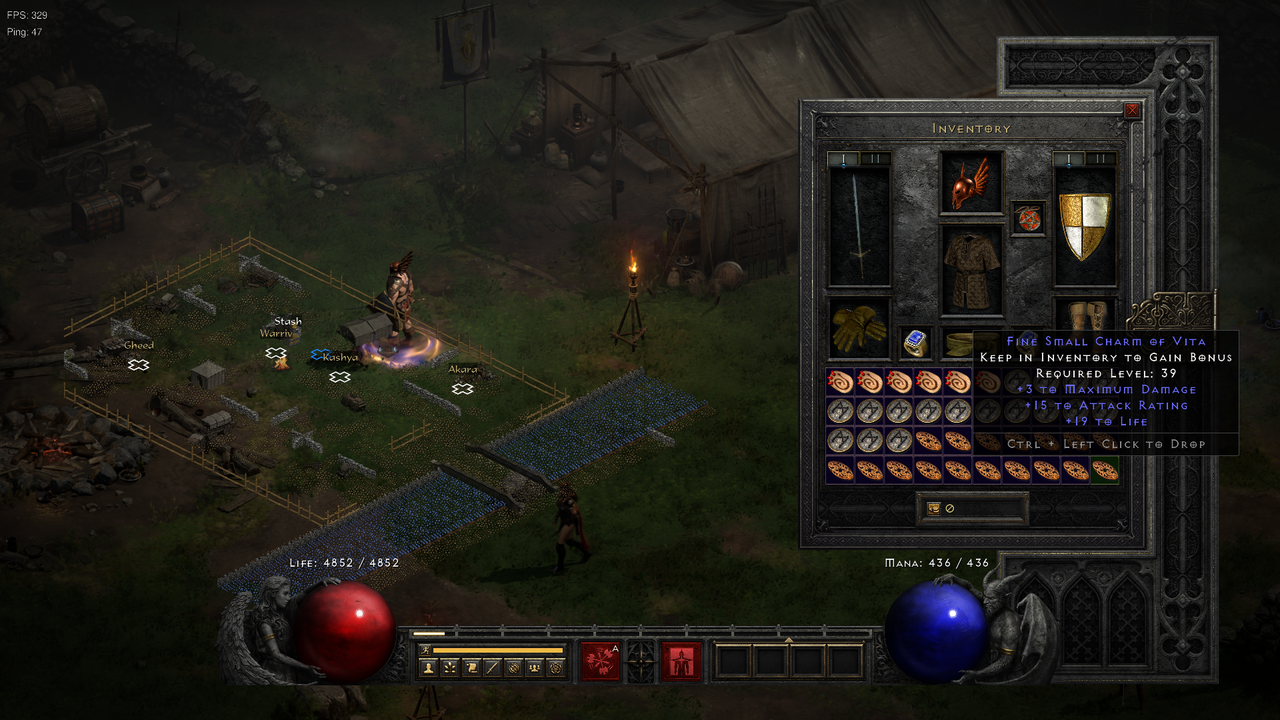1280x720 pixels.
Task: Click the winged helmet slot
Action: [971, 182]
